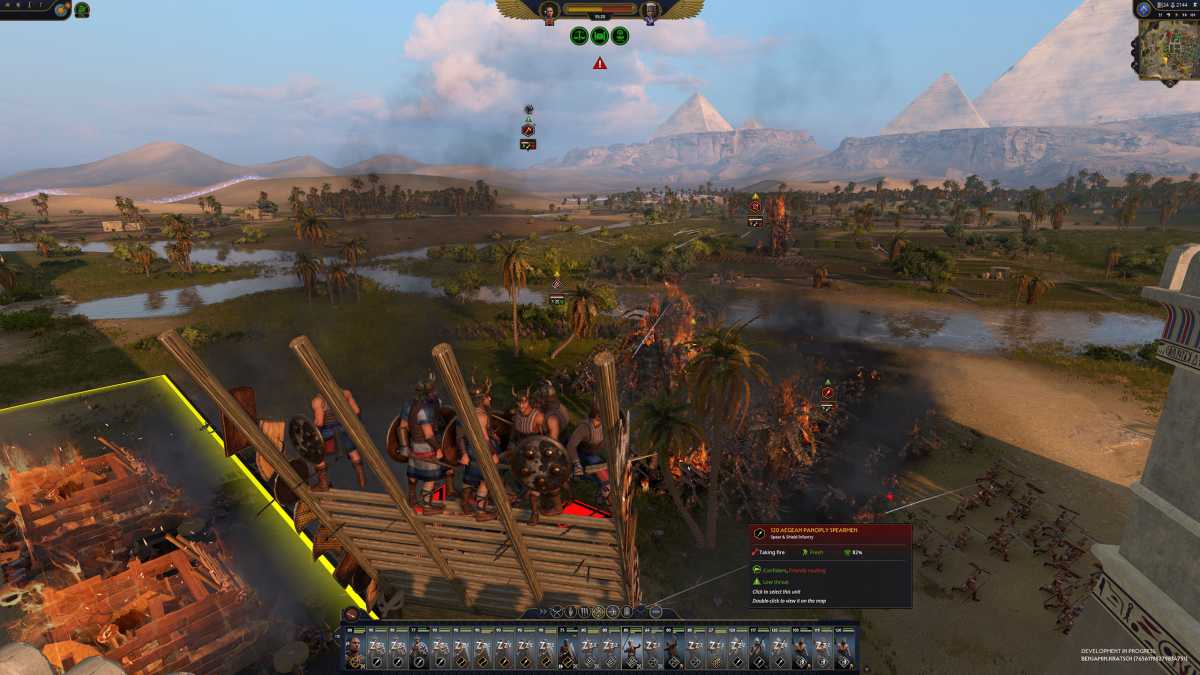Click the blue diamond emblem beside minimap
This screenshot has height=675, width=1200.
coord(1143,9)
